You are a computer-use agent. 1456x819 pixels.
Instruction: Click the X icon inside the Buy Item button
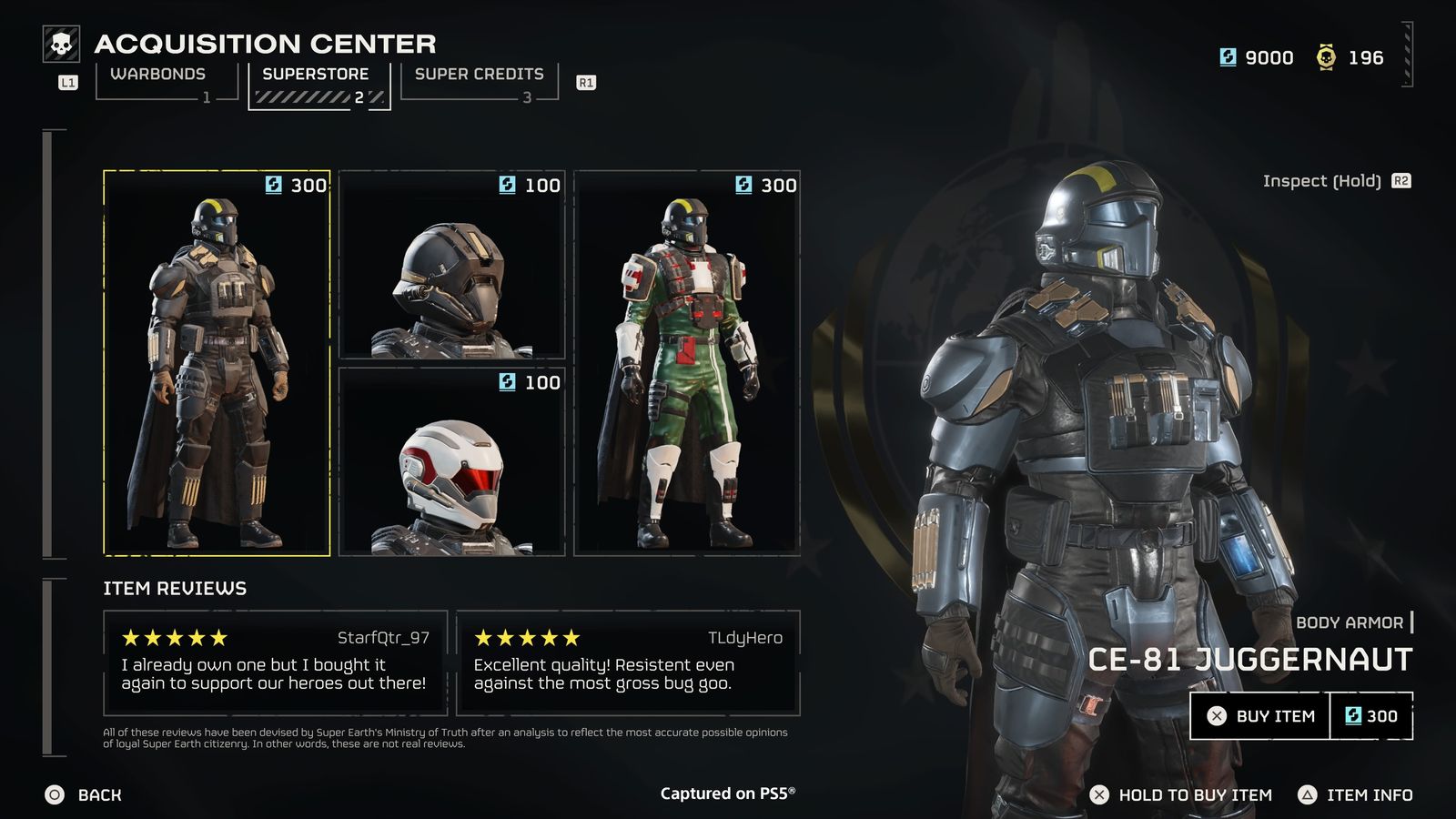coord(1217,716)
